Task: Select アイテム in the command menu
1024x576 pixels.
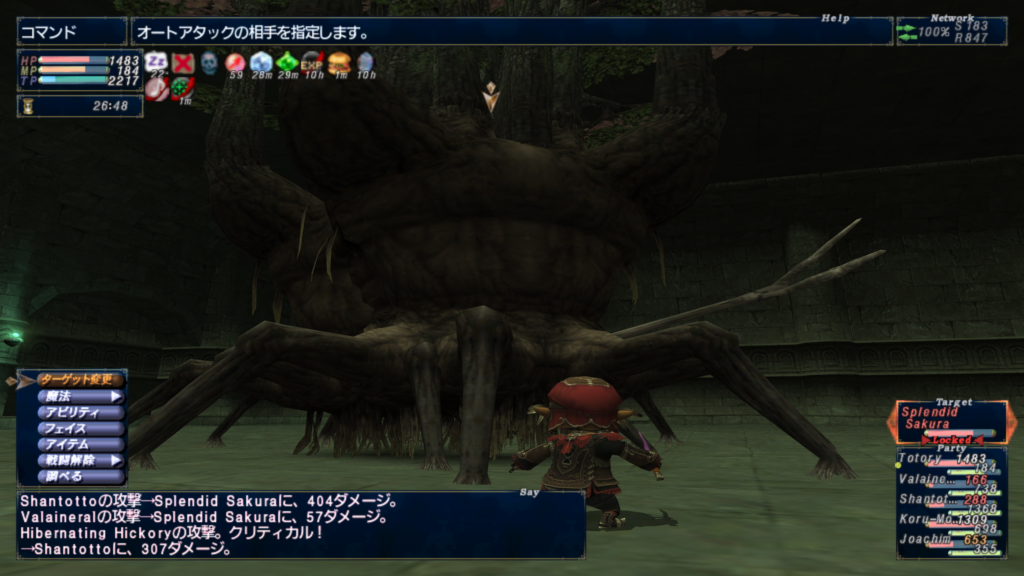Action: [x=80, y=444]
